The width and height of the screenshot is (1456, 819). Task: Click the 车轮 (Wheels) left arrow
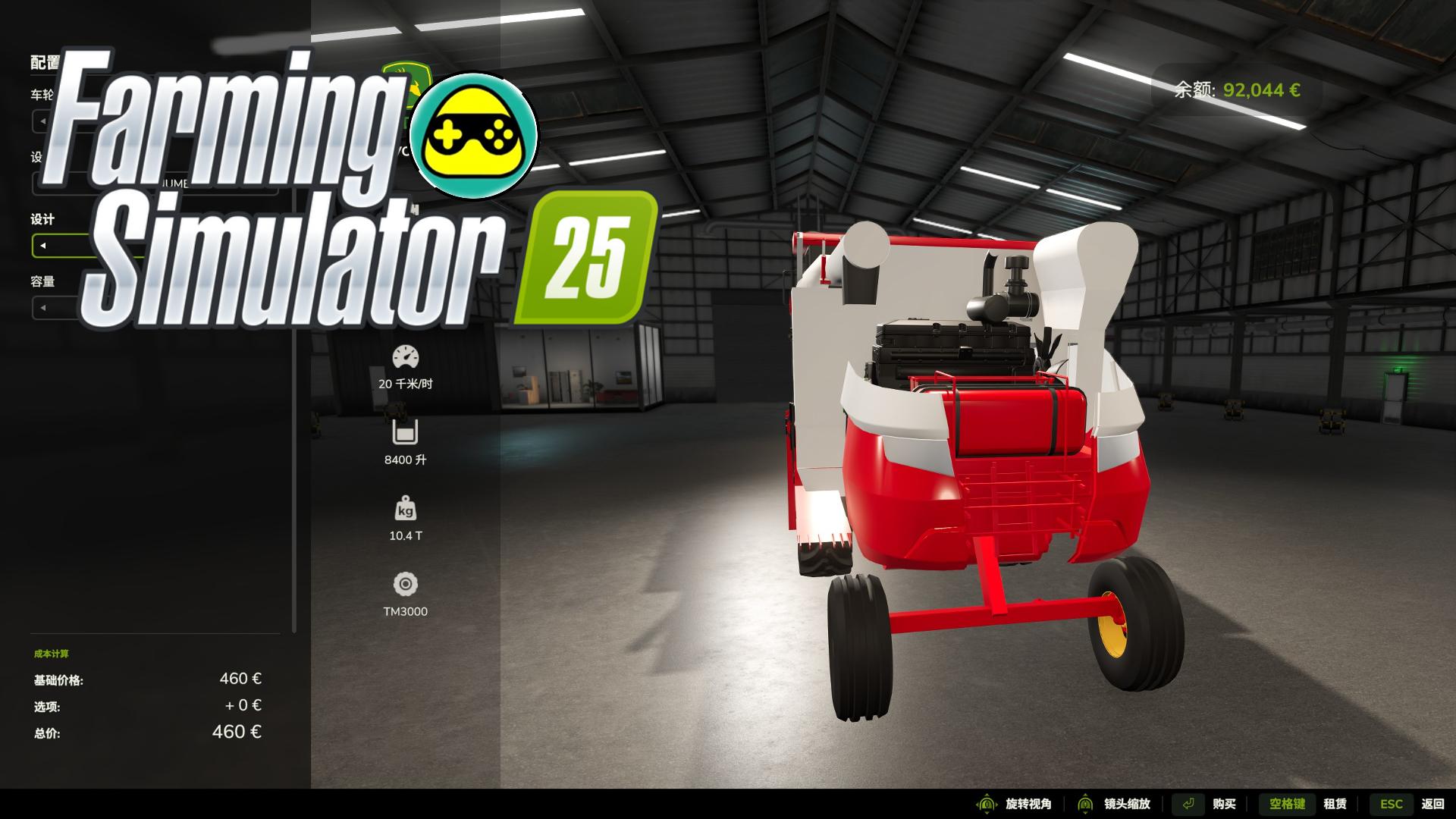(43, 121)
